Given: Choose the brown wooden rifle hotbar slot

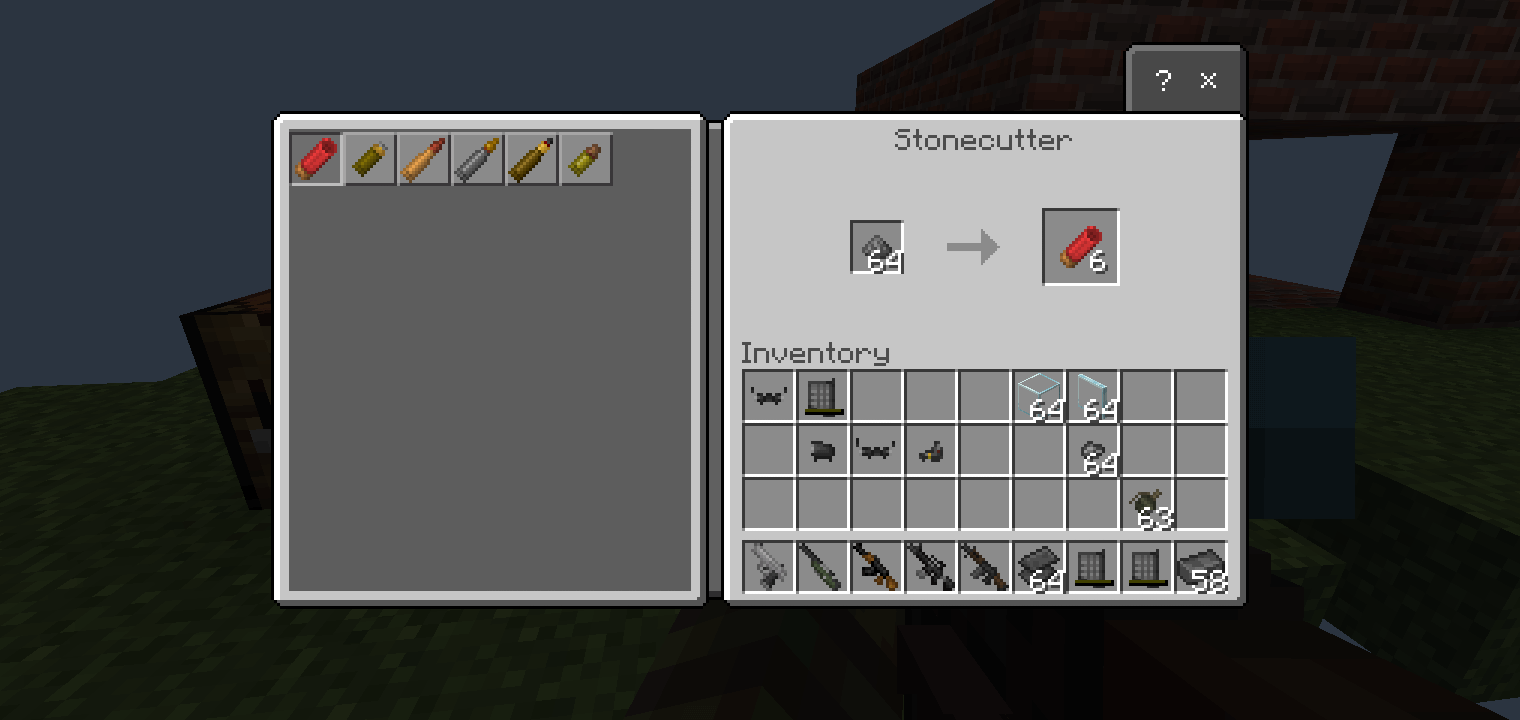Looking at the screenshot, I should [985, 567].
